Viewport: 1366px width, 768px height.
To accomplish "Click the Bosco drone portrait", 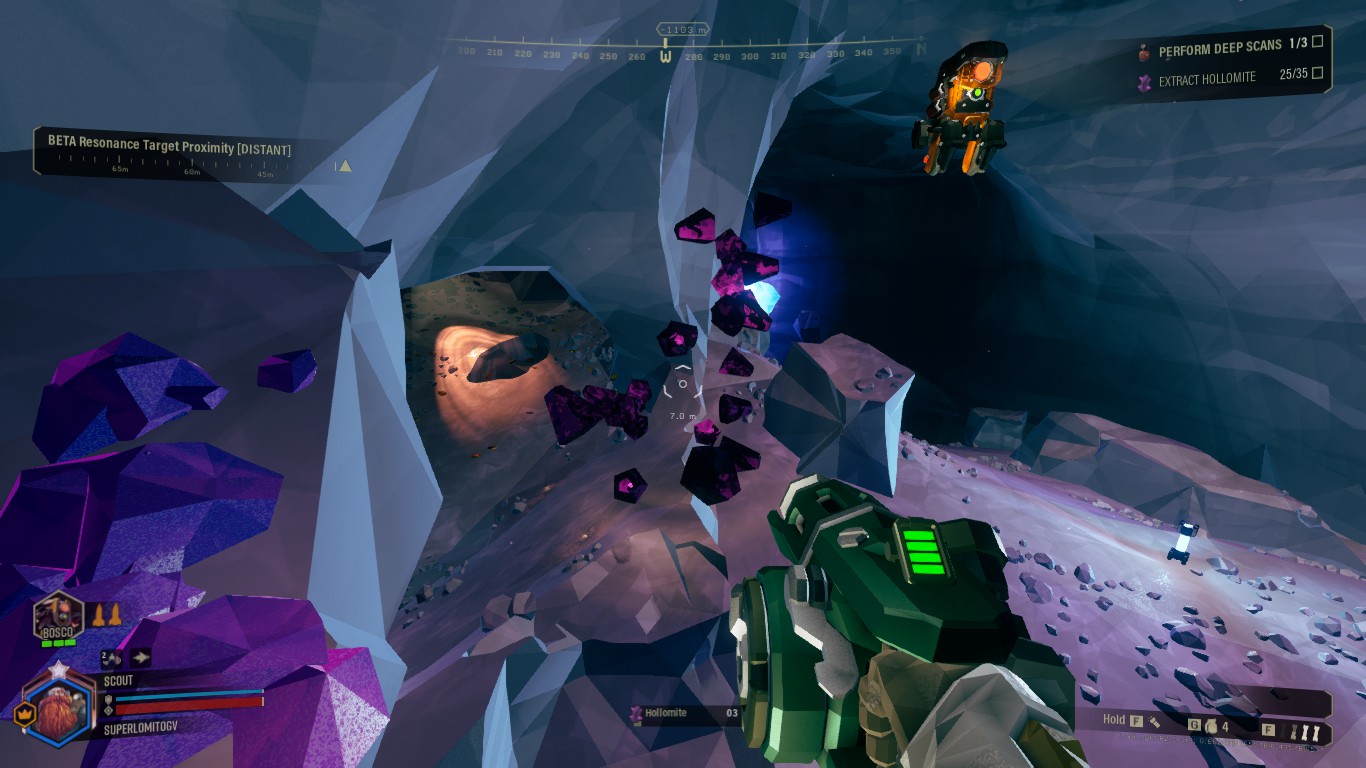I will 56,616.
